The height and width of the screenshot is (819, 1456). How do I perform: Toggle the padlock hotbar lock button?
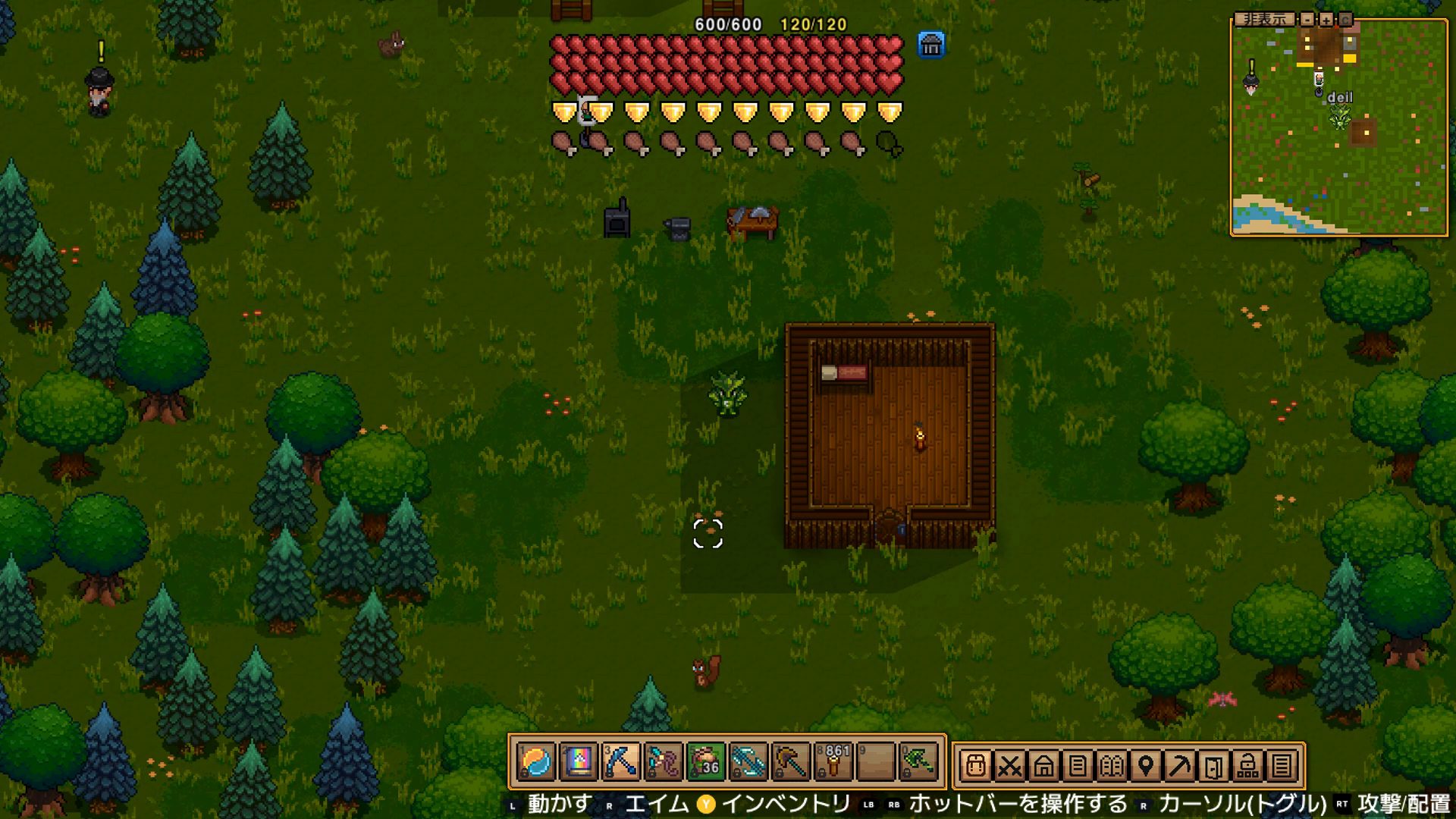click(x=1247, y=766)
